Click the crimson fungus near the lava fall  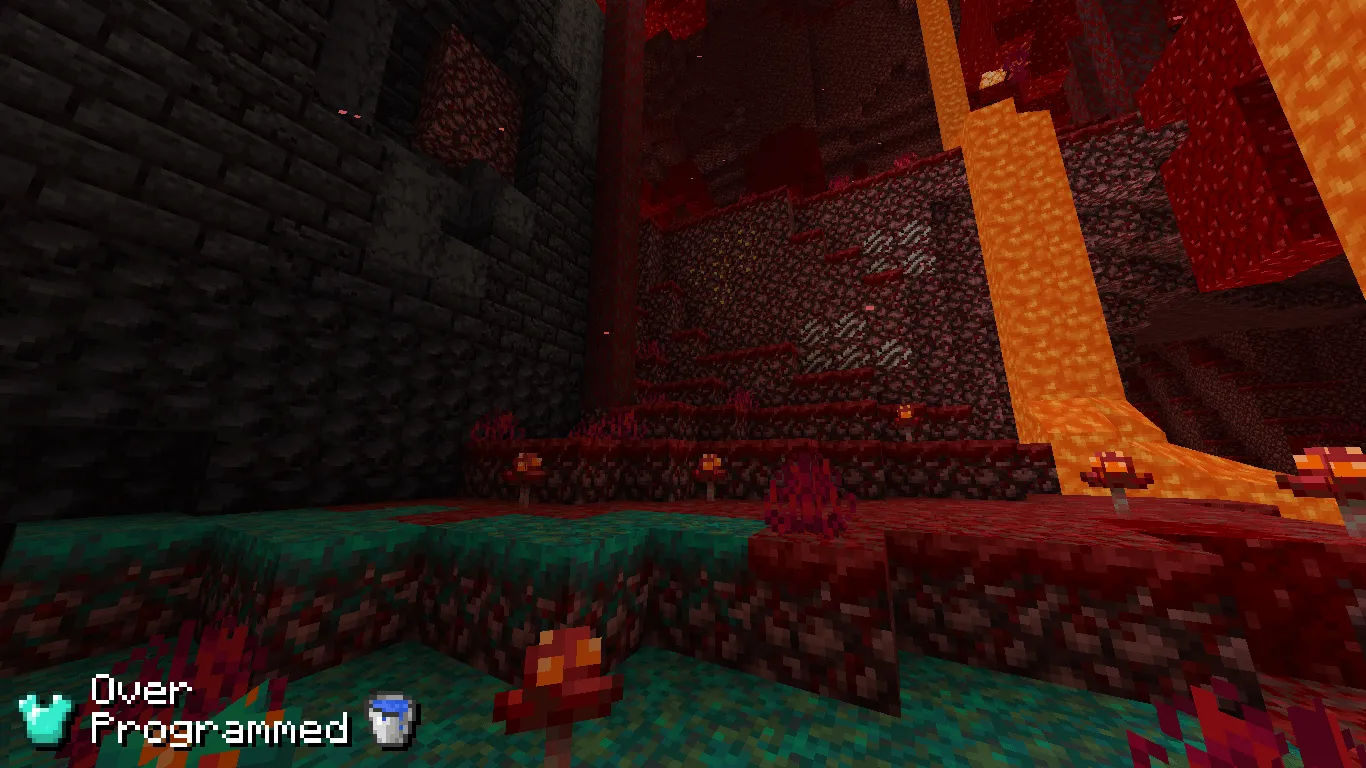[x=1113, y=466]
